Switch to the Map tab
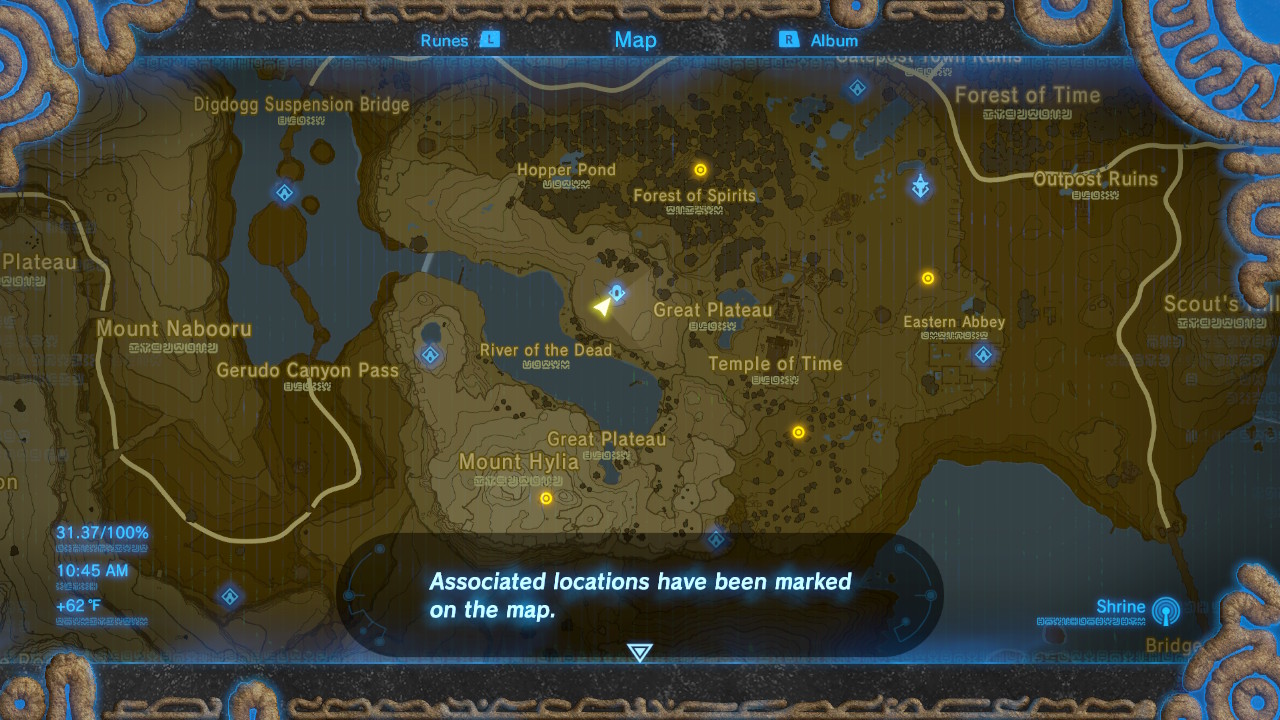This screenshot has height=720, width=1280. click(634, 39)
